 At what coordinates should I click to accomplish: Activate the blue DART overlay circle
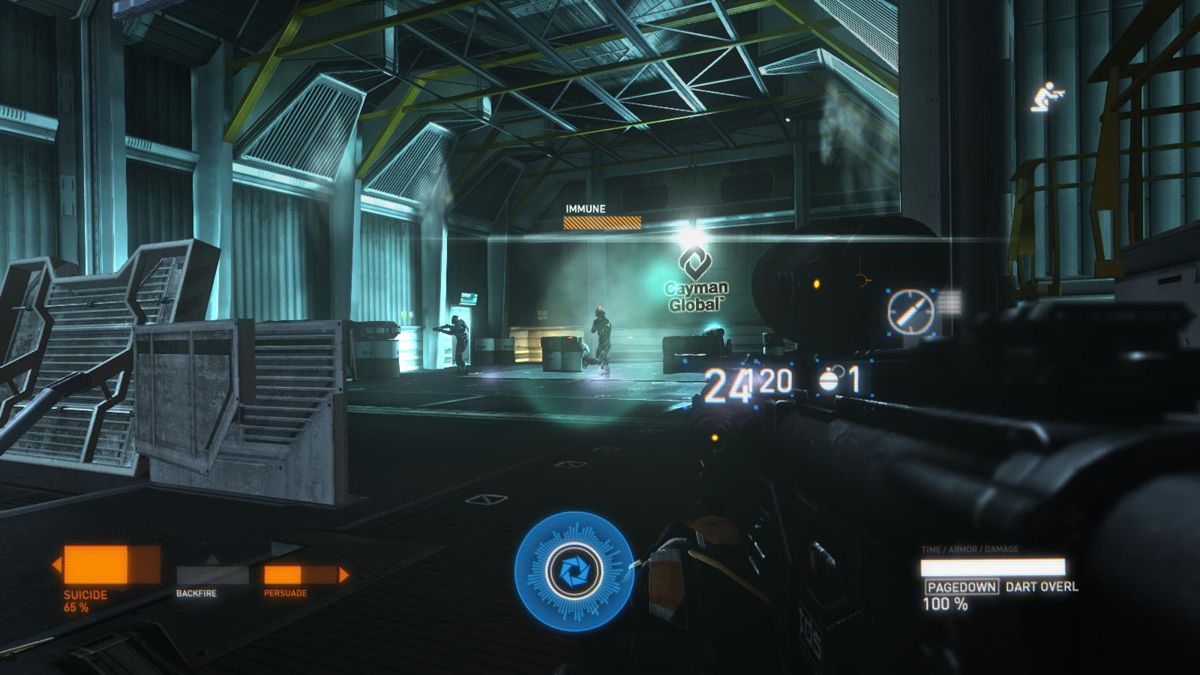(x=574, y=570)
